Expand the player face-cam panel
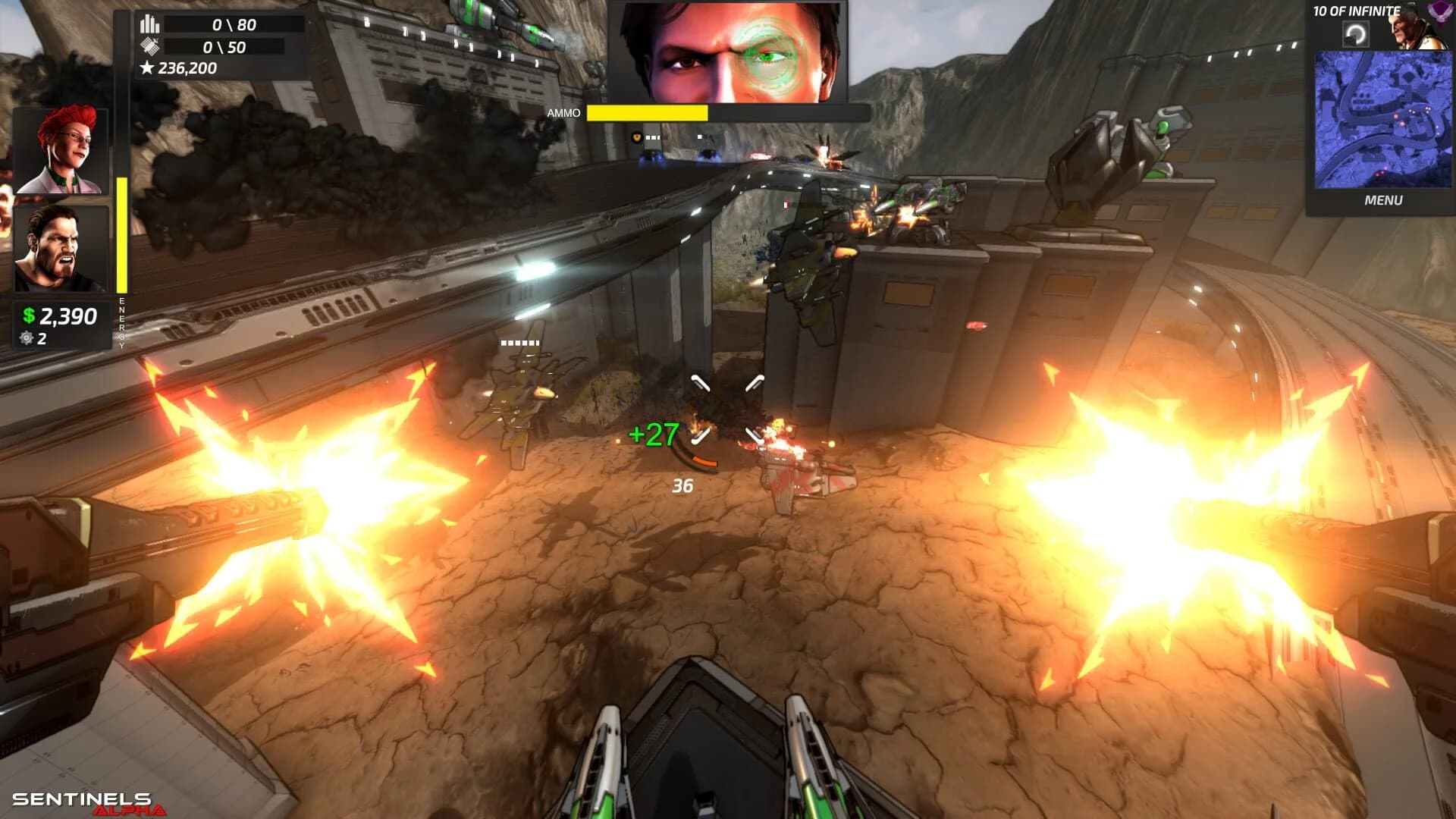 [x=732, y=53]
